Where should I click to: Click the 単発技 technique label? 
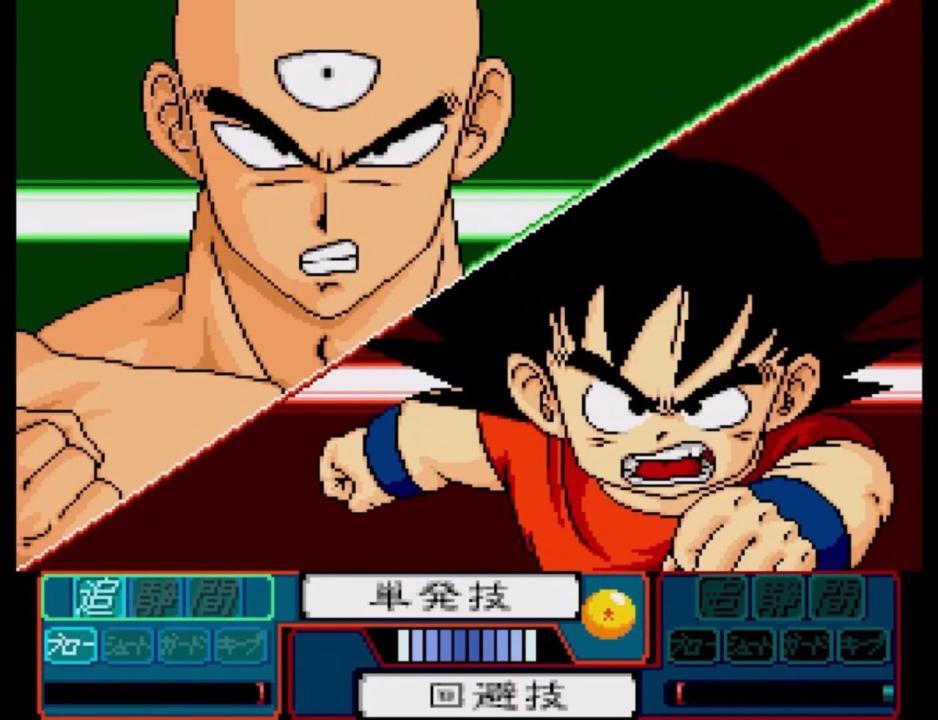click(x=440, y=598)
